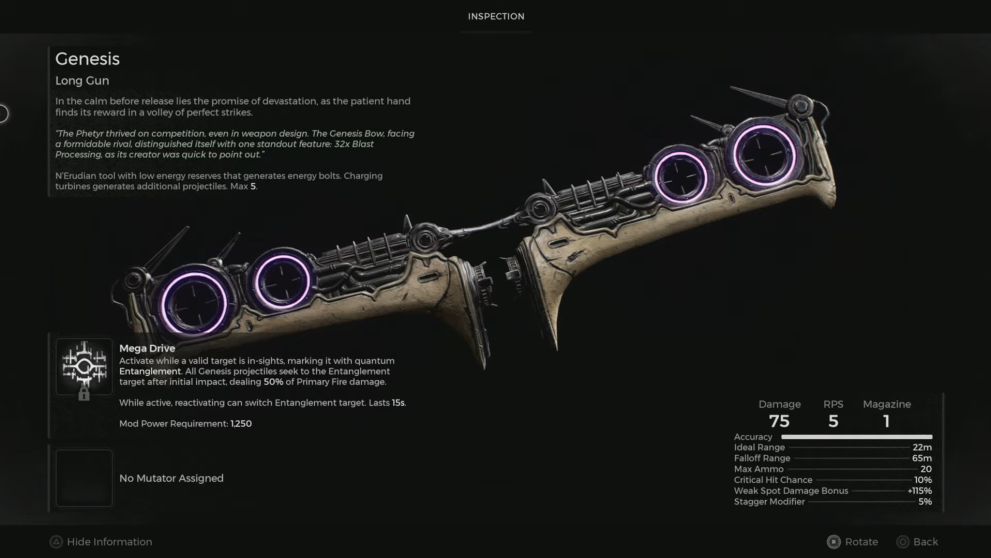The height and width of the screenshot is (558, 991).
Task: Select the Mega Drive mod icon
Action: [x=84, y=369]
